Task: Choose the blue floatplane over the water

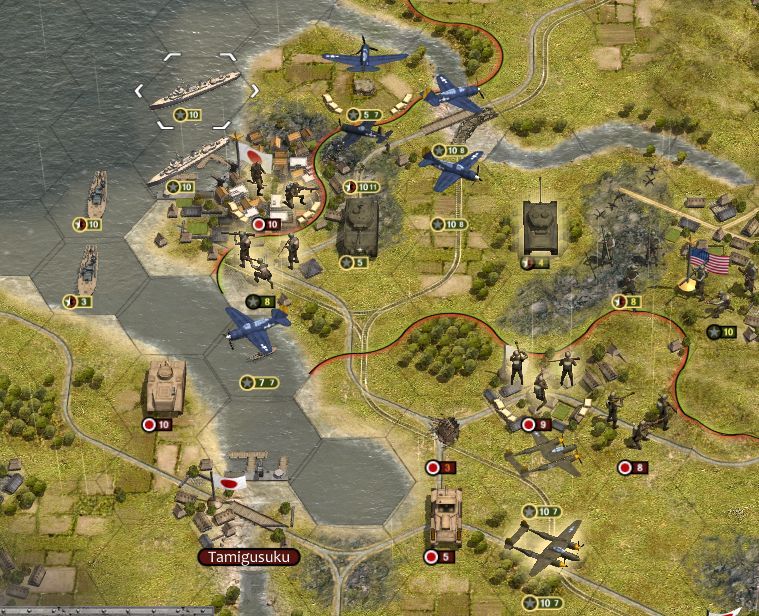Action: pos(255,330)
